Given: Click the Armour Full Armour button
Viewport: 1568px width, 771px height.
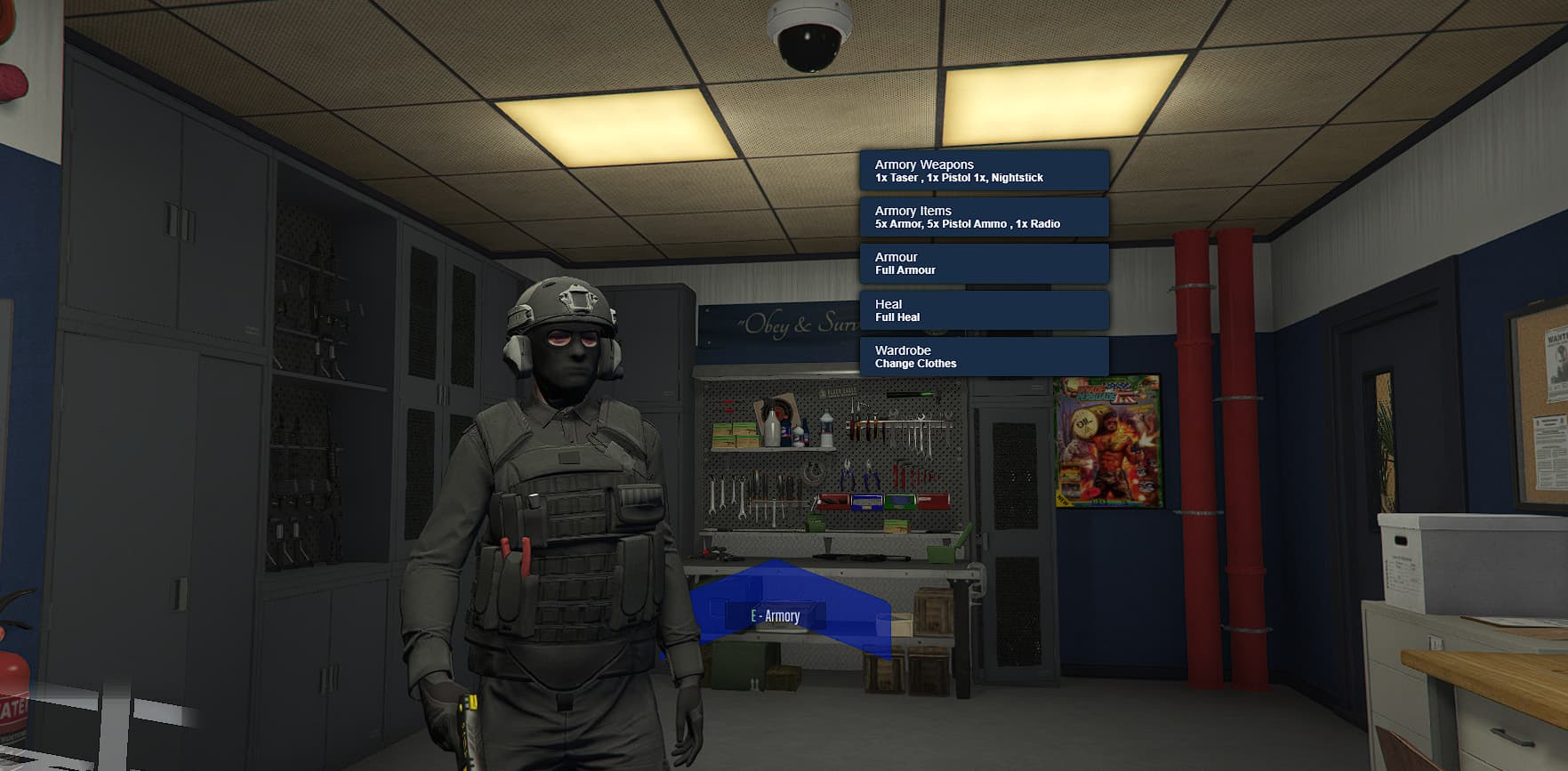Looking at the screenshot, I should point(984,262).
